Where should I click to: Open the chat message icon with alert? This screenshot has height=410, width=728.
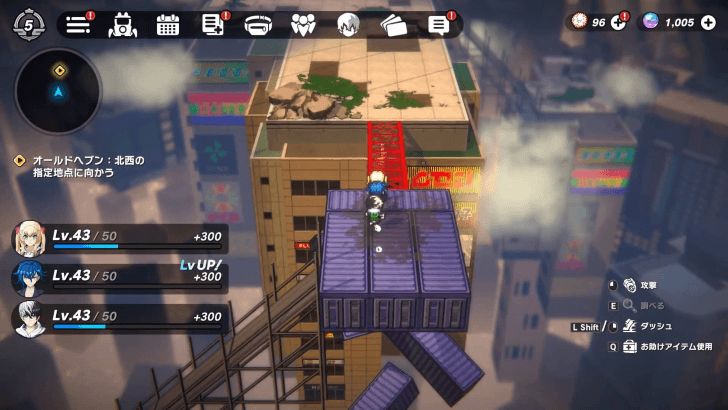[x=438, y=24]
